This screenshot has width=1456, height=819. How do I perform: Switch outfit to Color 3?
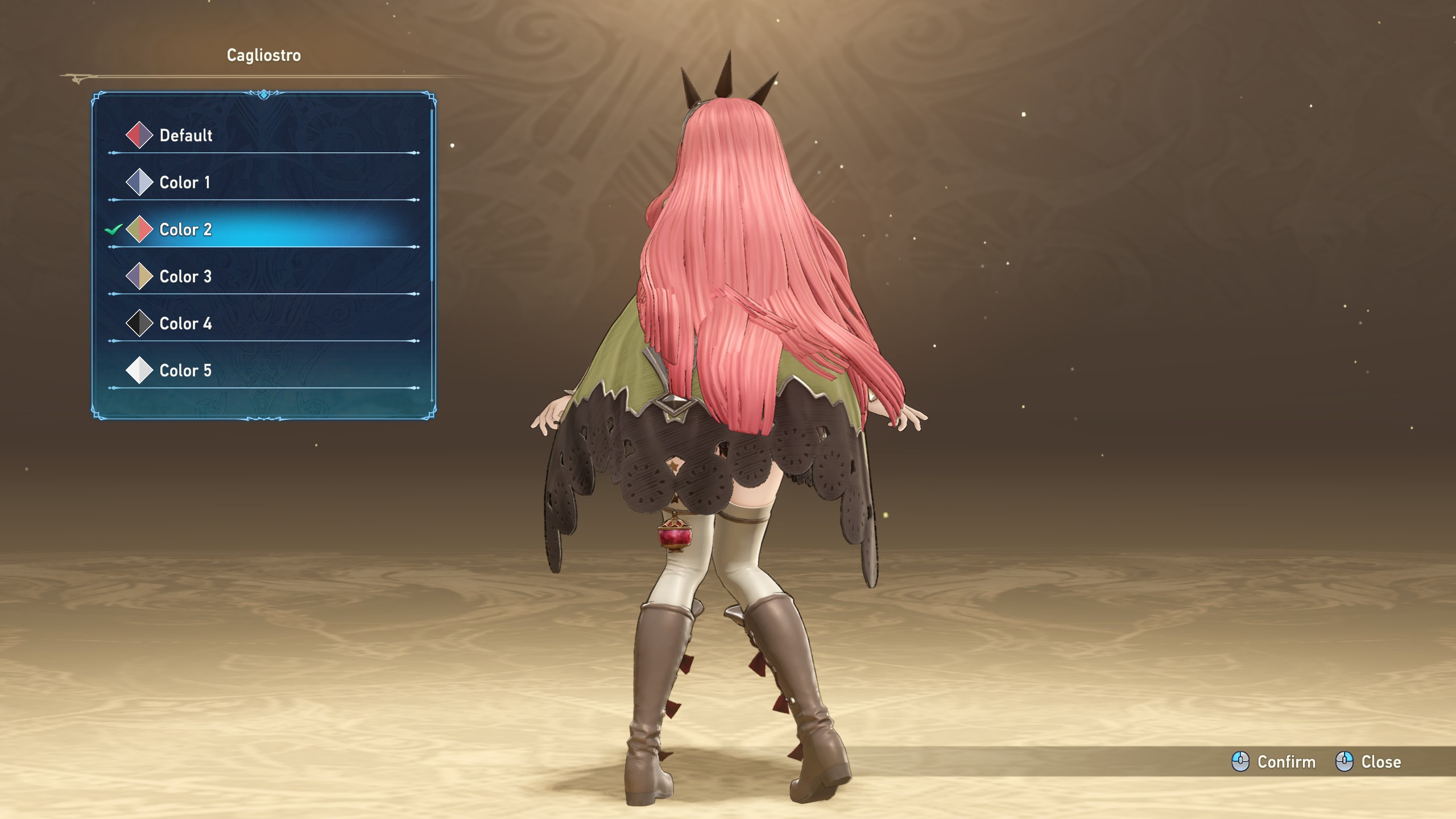pyautogui.click(x=186, y=277)
